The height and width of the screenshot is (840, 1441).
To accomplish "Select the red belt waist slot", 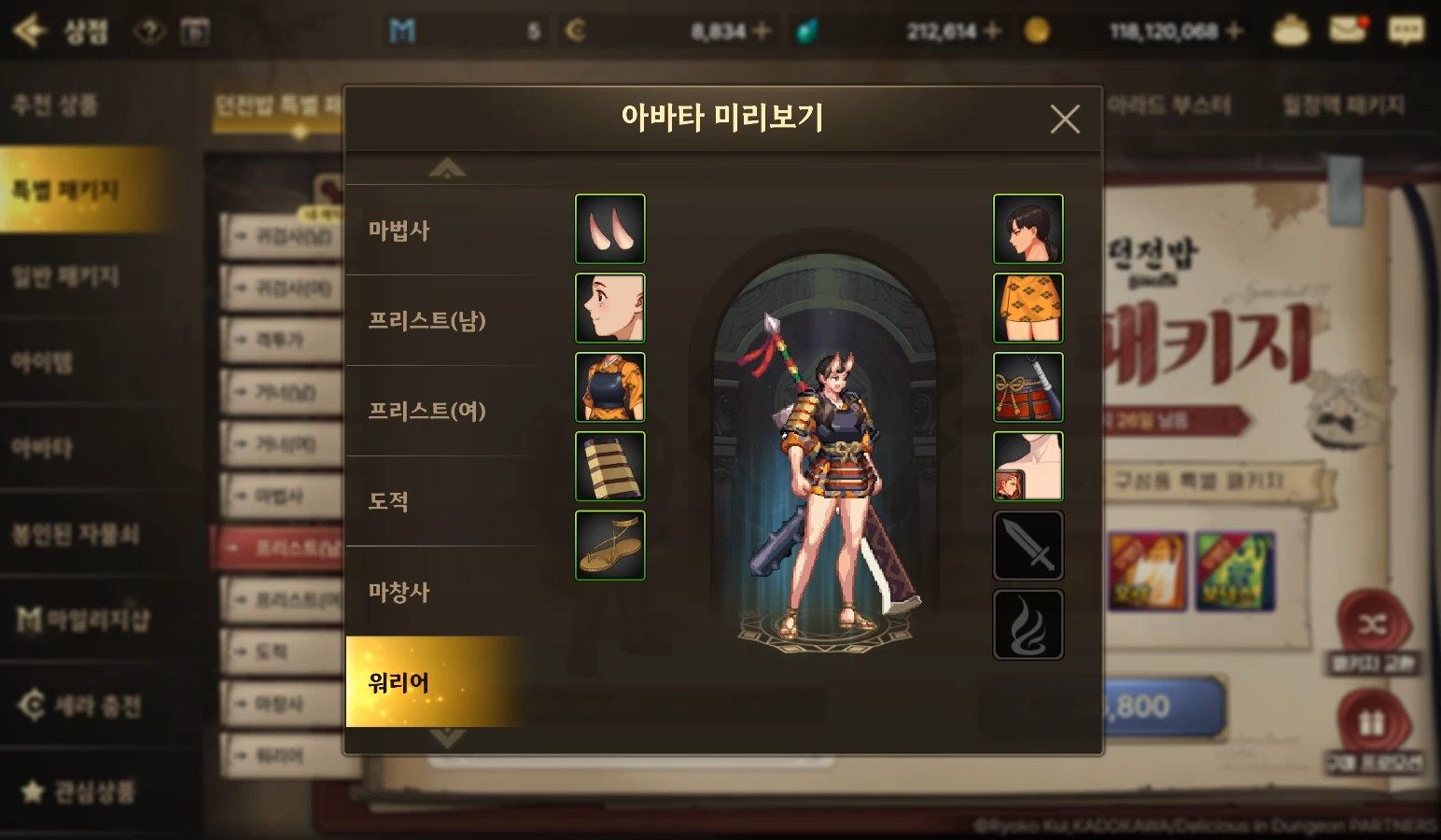I will (x=1028, y=386).
